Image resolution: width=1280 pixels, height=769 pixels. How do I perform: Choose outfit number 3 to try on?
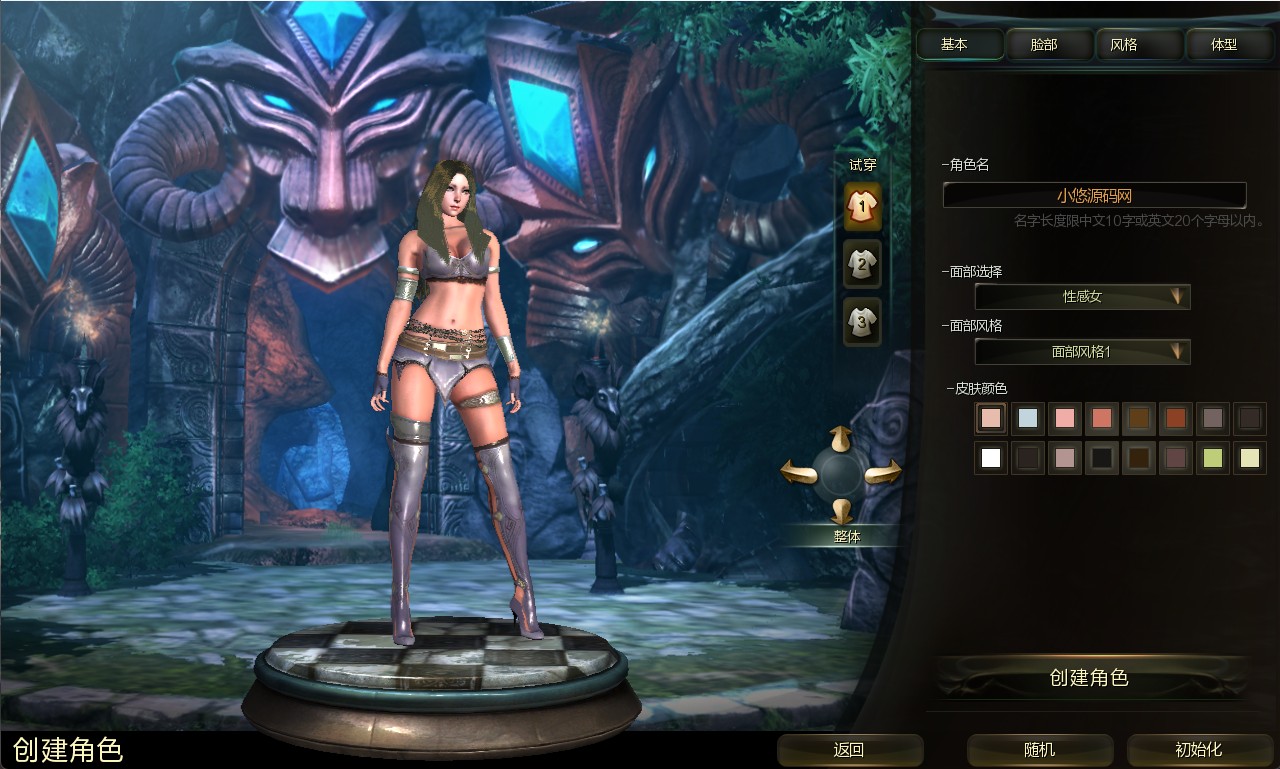pyautogui.click(x=862, y=321)
